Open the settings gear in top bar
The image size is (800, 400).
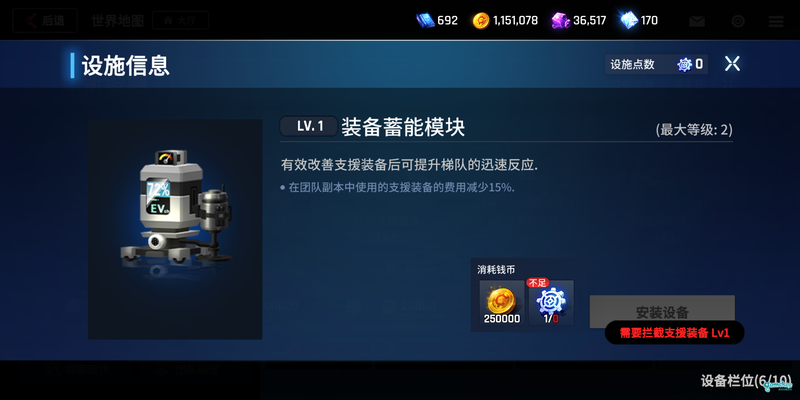tap(738, 21)
